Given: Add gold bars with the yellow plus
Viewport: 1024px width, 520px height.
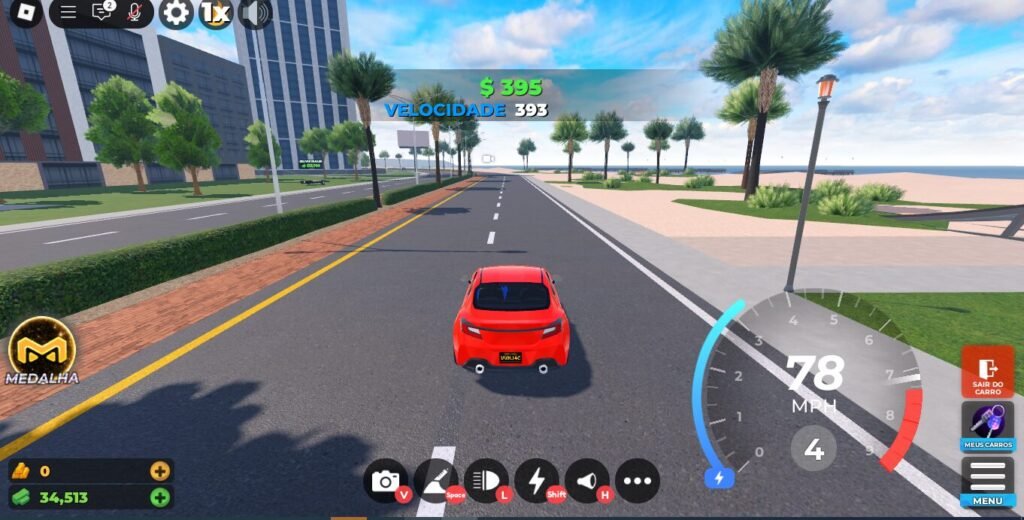Looking at the screenshot, I should [160, 471].
